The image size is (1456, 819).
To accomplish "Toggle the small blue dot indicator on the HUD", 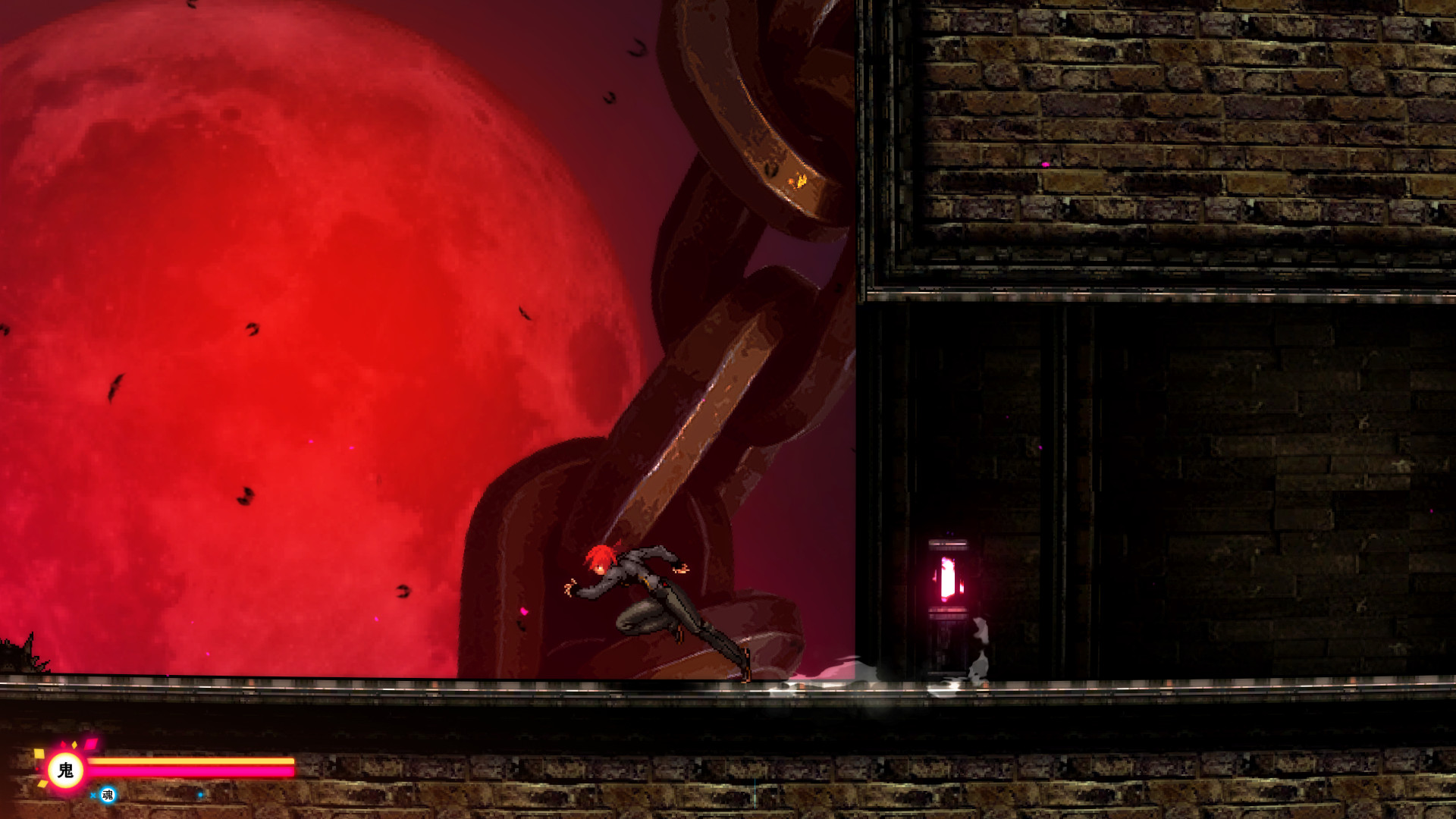I will pos(202,795).
